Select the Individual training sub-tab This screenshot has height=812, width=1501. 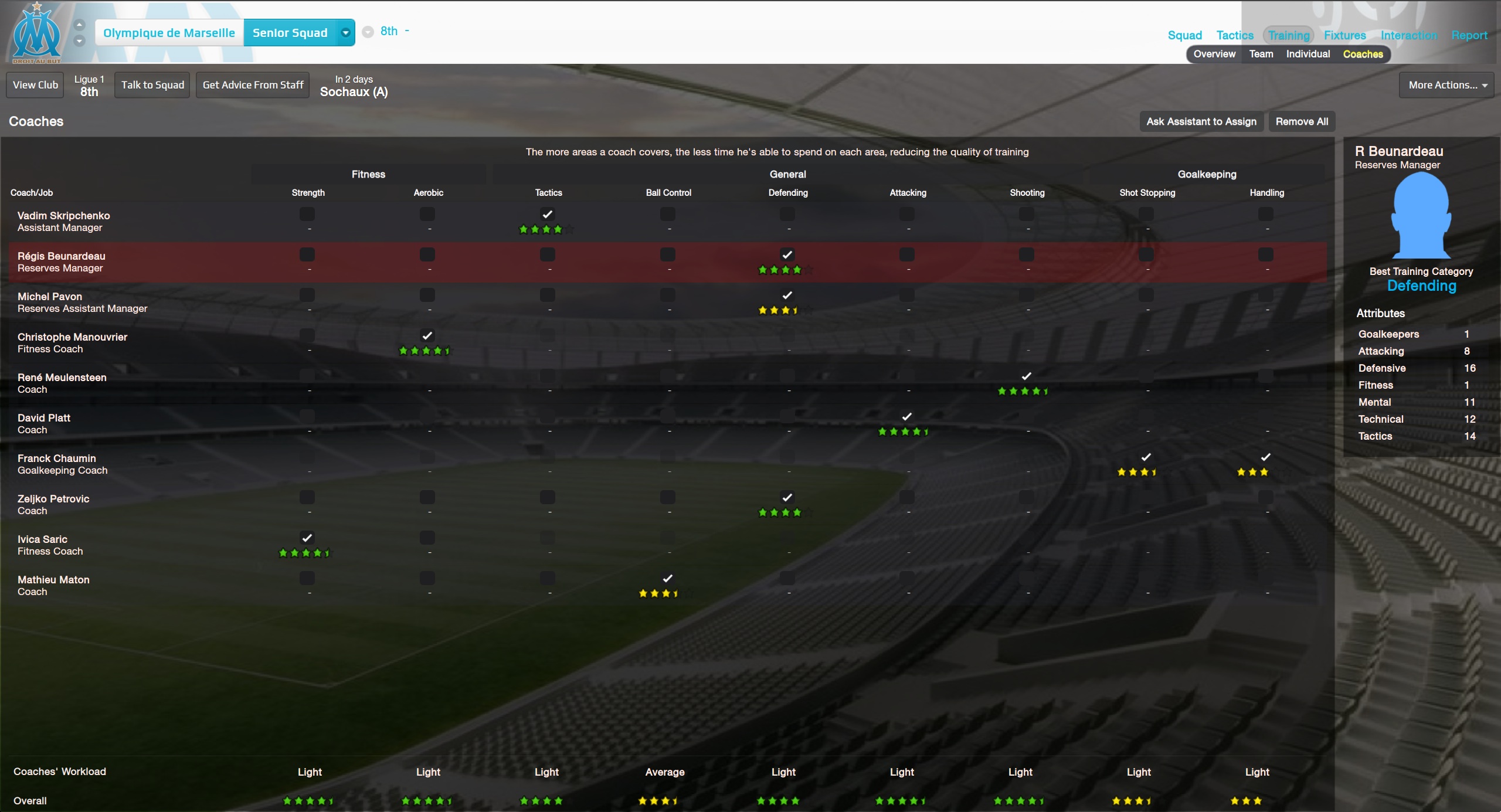1308,54
